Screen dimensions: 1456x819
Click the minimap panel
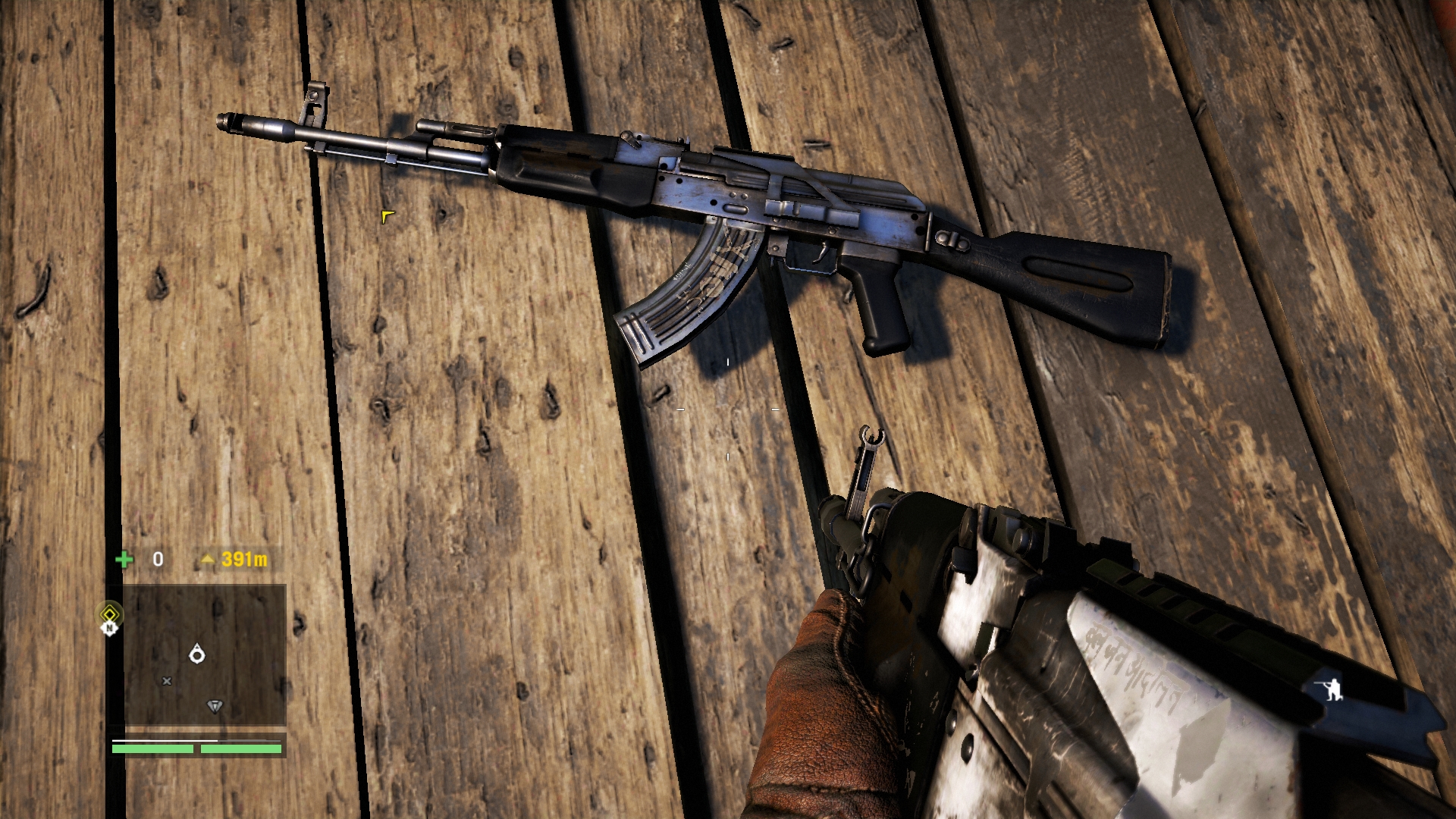point(205,654)
